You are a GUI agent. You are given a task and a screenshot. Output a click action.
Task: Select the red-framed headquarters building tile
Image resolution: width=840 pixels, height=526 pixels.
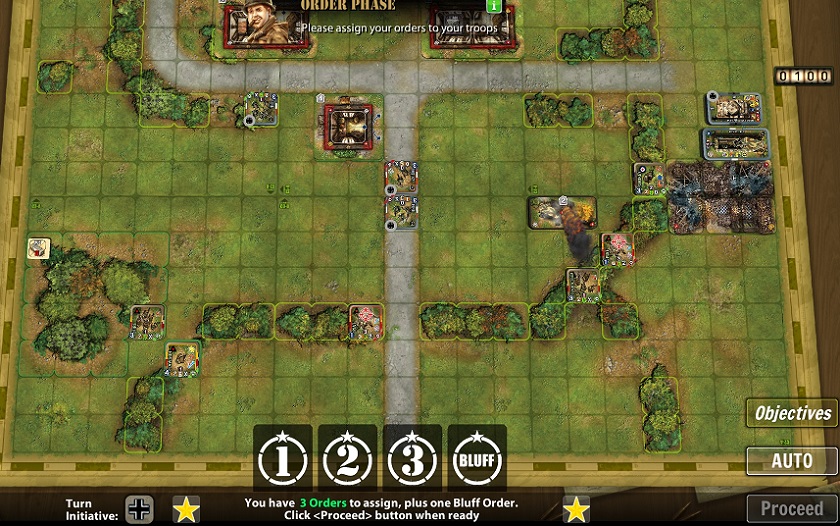[349, 126]
